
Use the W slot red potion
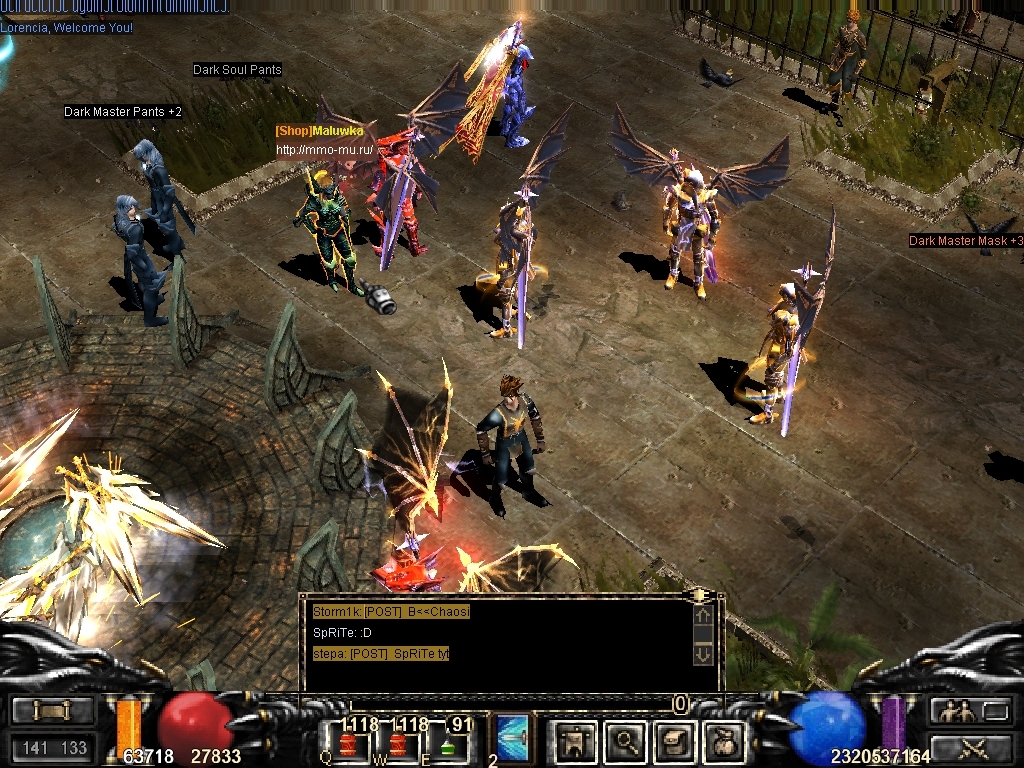[398, 744]
